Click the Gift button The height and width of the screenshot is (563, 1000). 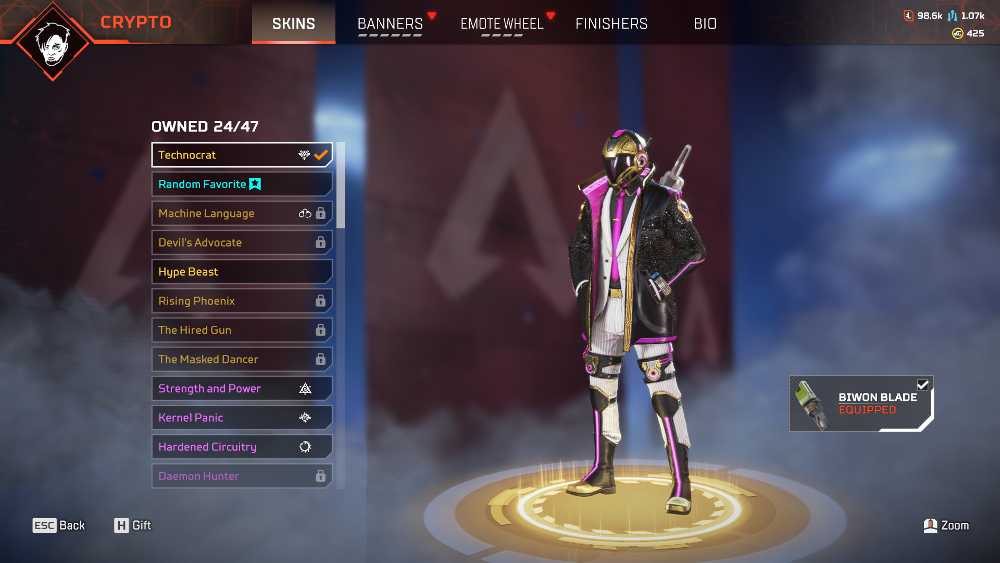pos(132,525)
